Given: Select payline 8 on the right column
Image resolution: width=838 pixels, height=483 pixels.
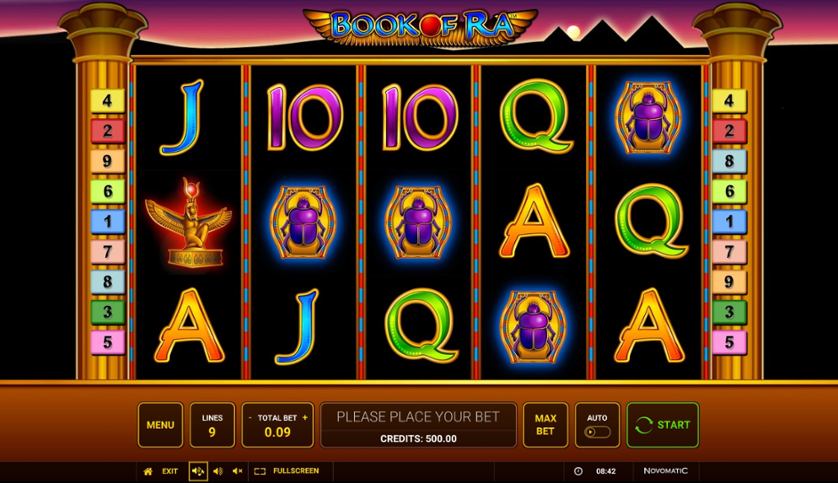Looking at the screenshot, I should tap(728, 160).
